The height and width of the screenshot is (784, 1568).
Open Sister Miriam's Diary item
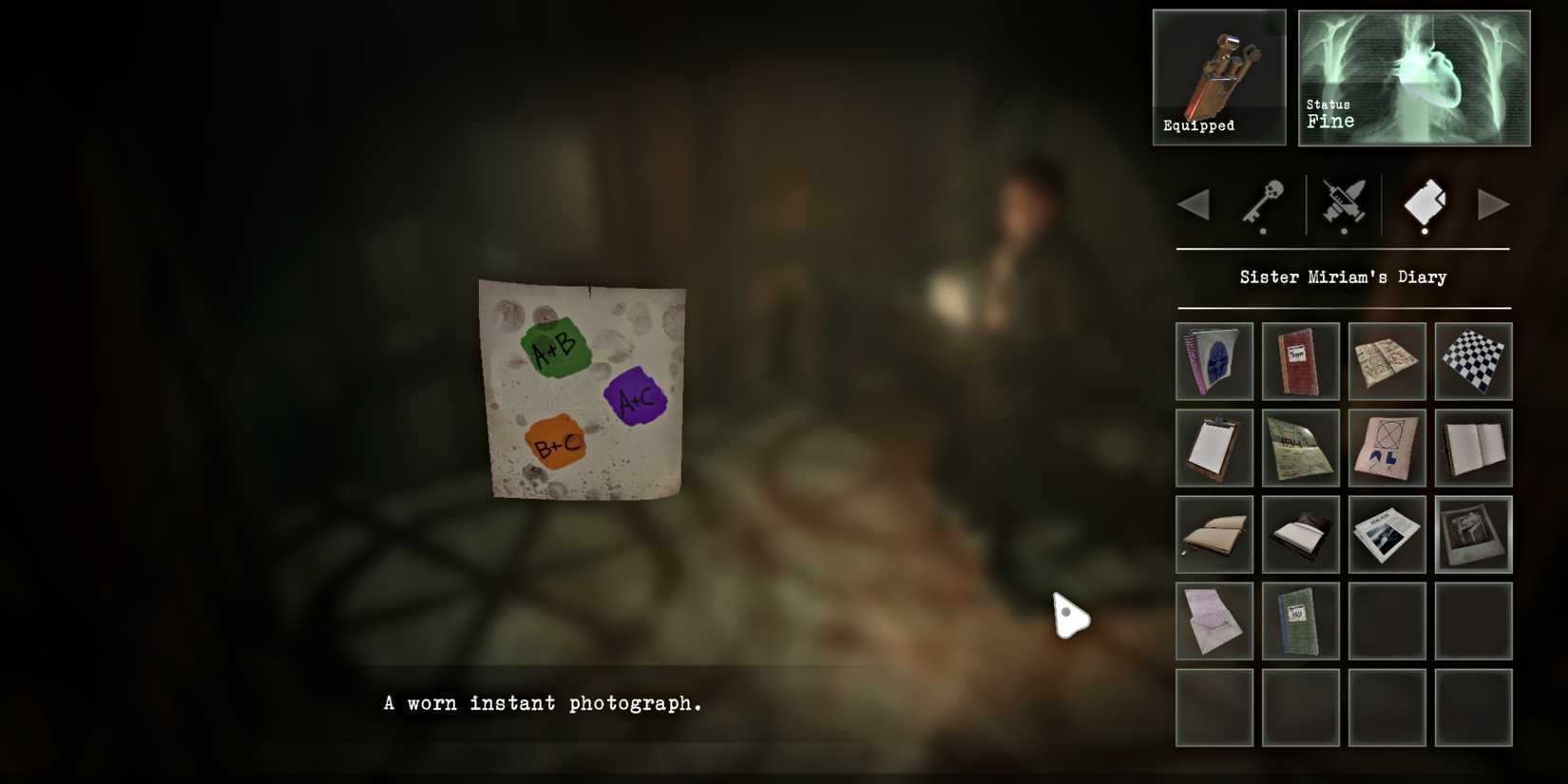pyautogui.click(x=1214, y=361)
